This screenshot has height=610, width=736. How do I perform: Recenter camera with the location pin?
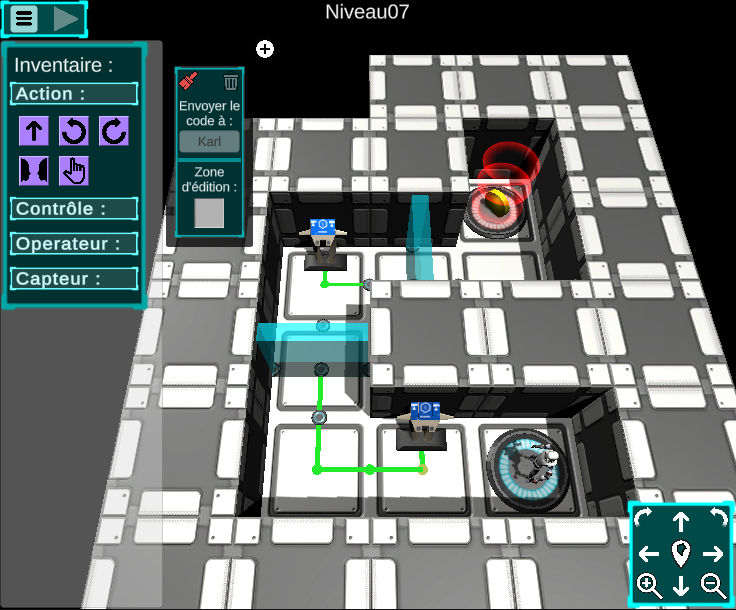tap(681, 553)
